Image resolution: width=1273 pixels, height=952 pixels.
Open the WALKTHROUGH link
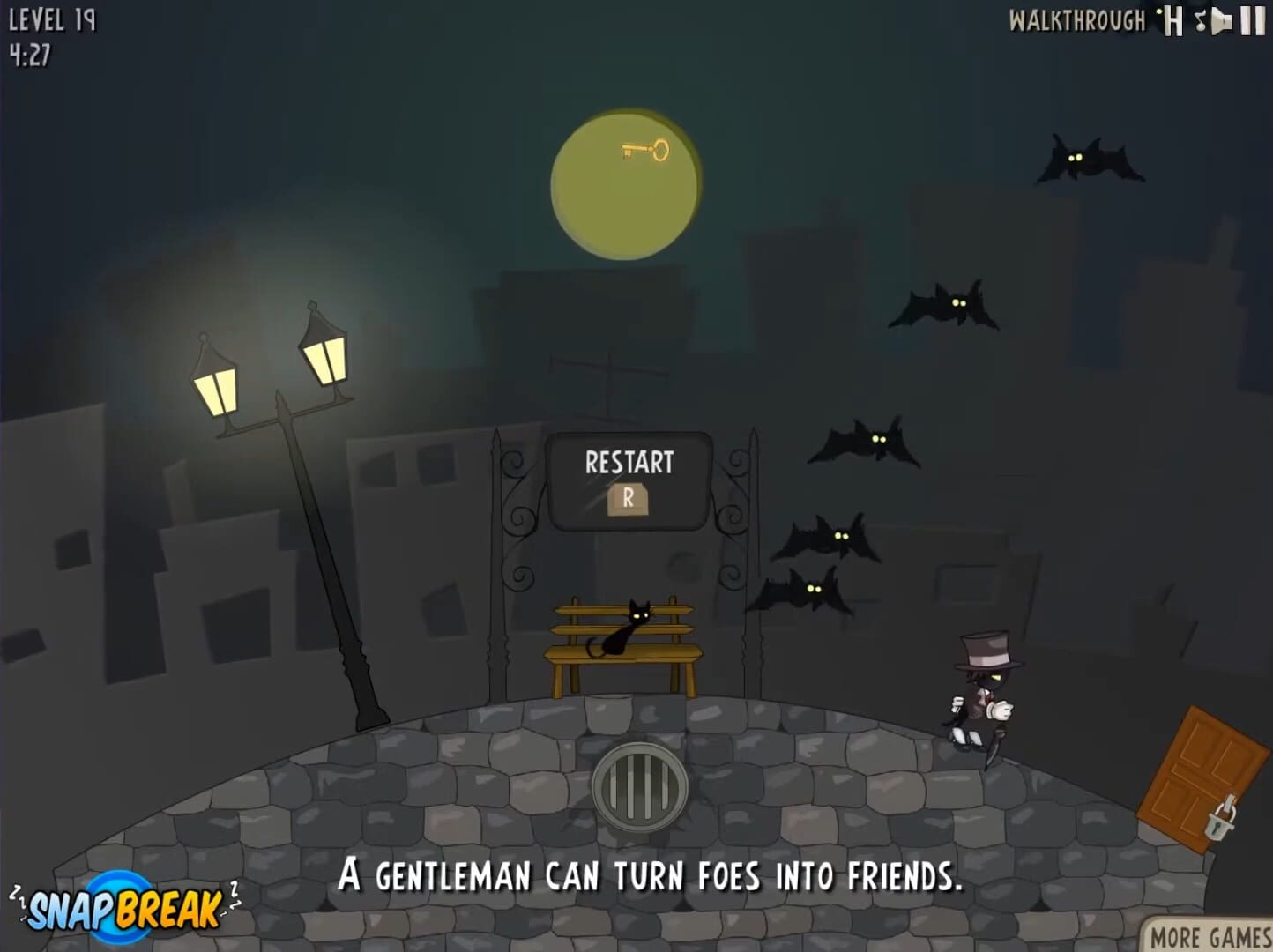tap(1077, 20)
